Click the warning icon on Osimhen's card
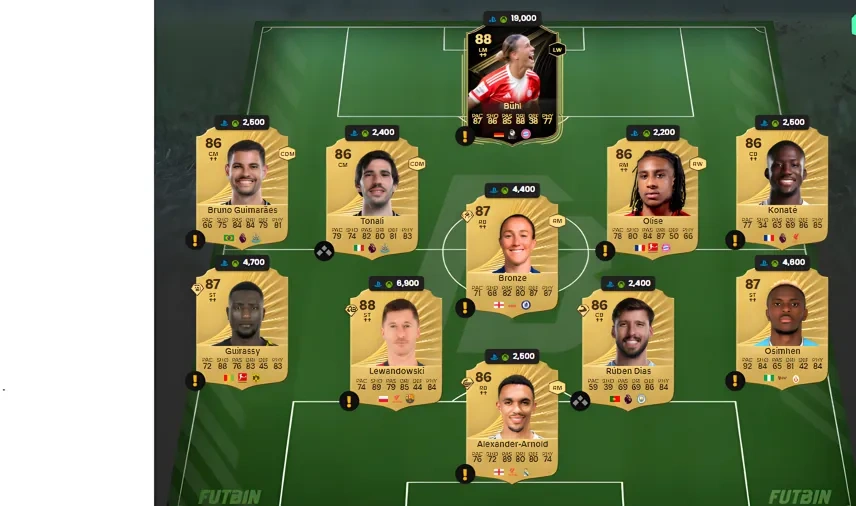Image resolution: width=856 pixels, height=506 pixels. 735,381
